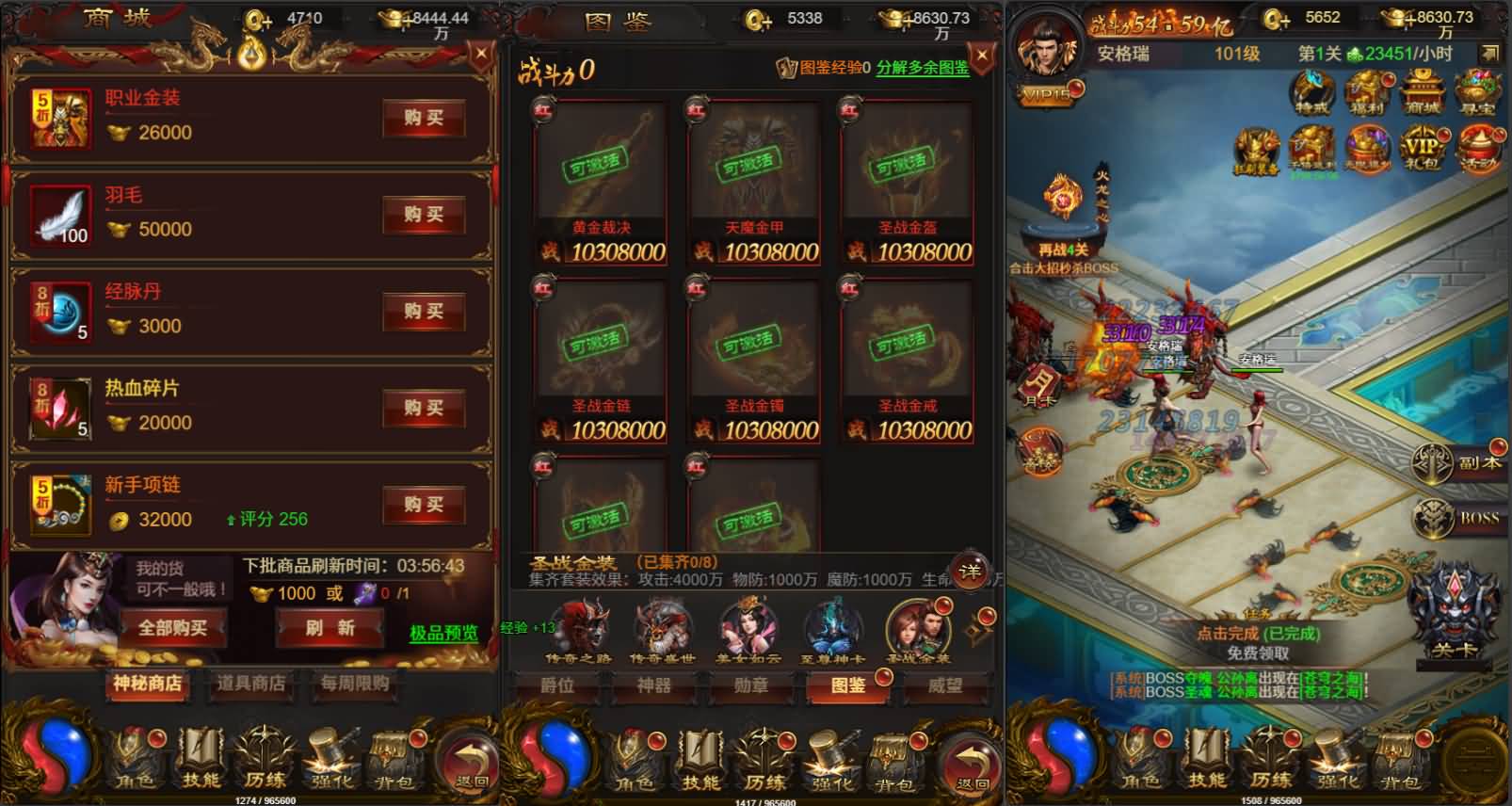Buy the 经脉丹 pill
Screen dimensions: 1512x806
point(424,312)
